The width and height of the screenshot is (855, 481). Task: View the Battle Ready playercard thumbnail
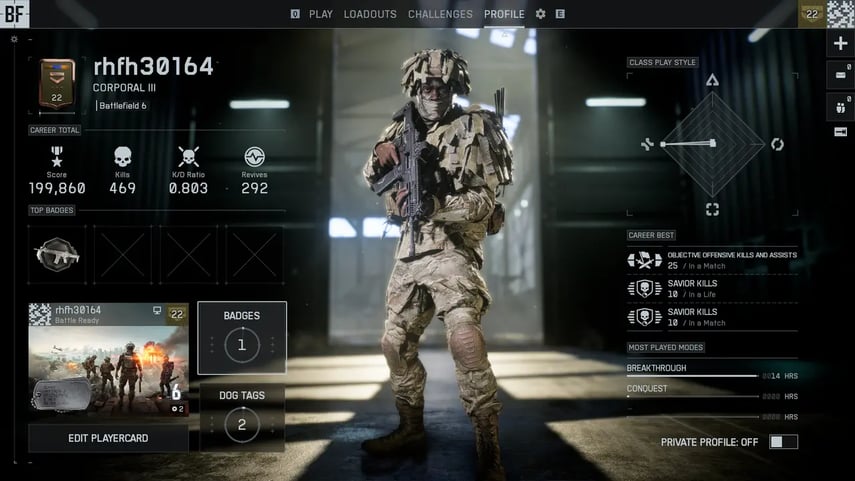108,360
